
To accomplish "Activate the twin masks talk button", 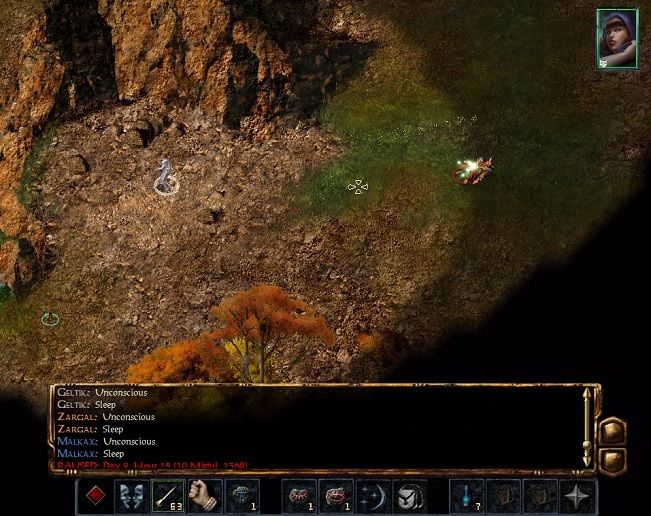I will [131, 496].
